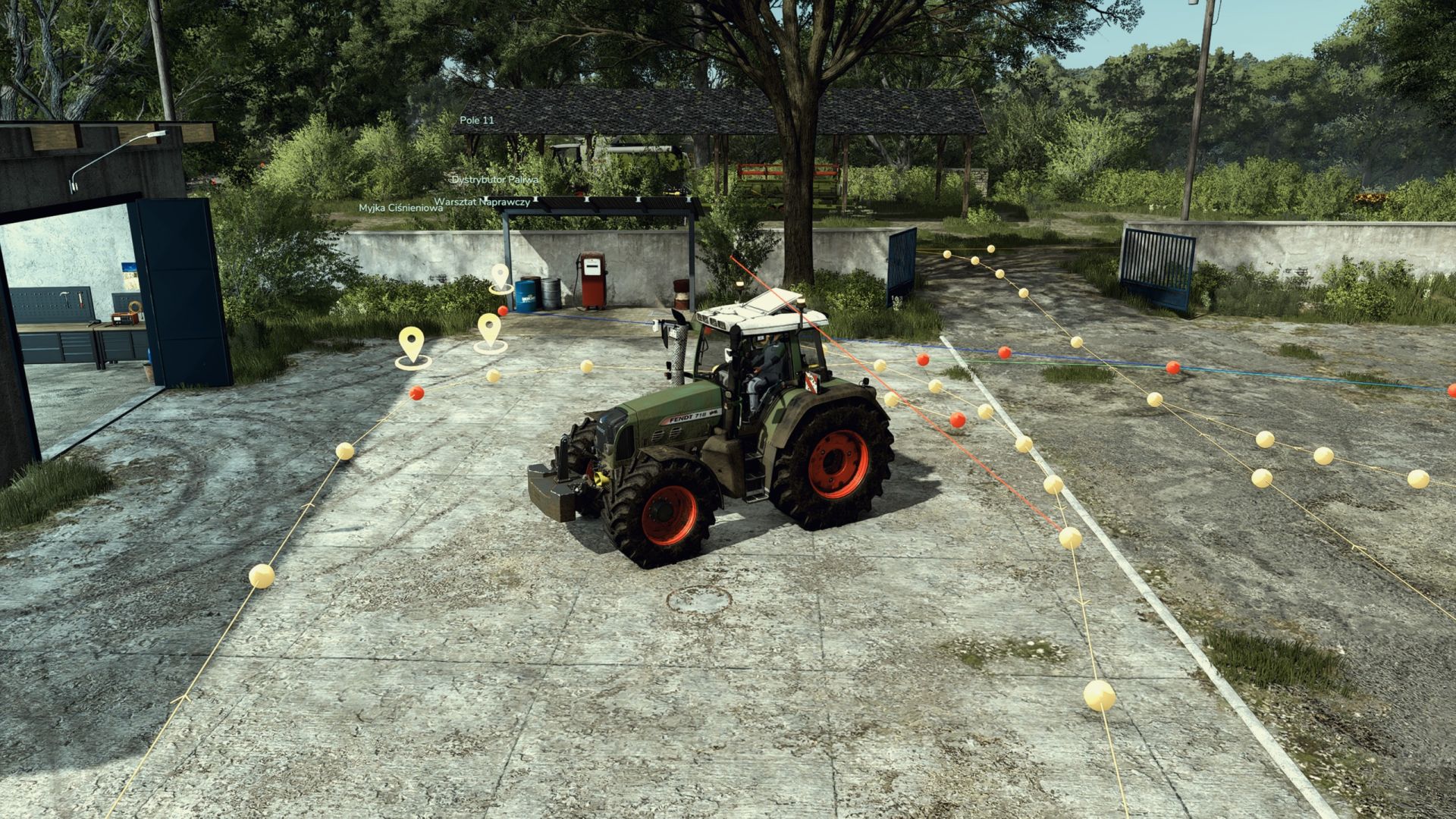Screen dimensions: 1456x819
Task: Open the Dystrybutor Paliwa label
Action: click(x=497, y=180)
